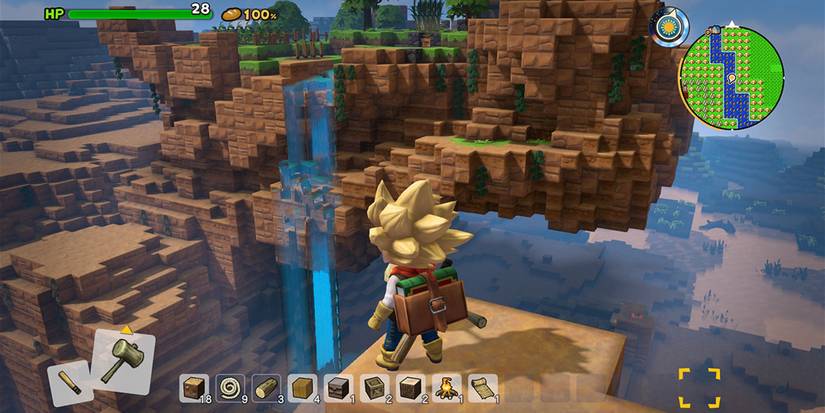
Task: Click the yellow camera frame icon
Action: pos(699,387)
